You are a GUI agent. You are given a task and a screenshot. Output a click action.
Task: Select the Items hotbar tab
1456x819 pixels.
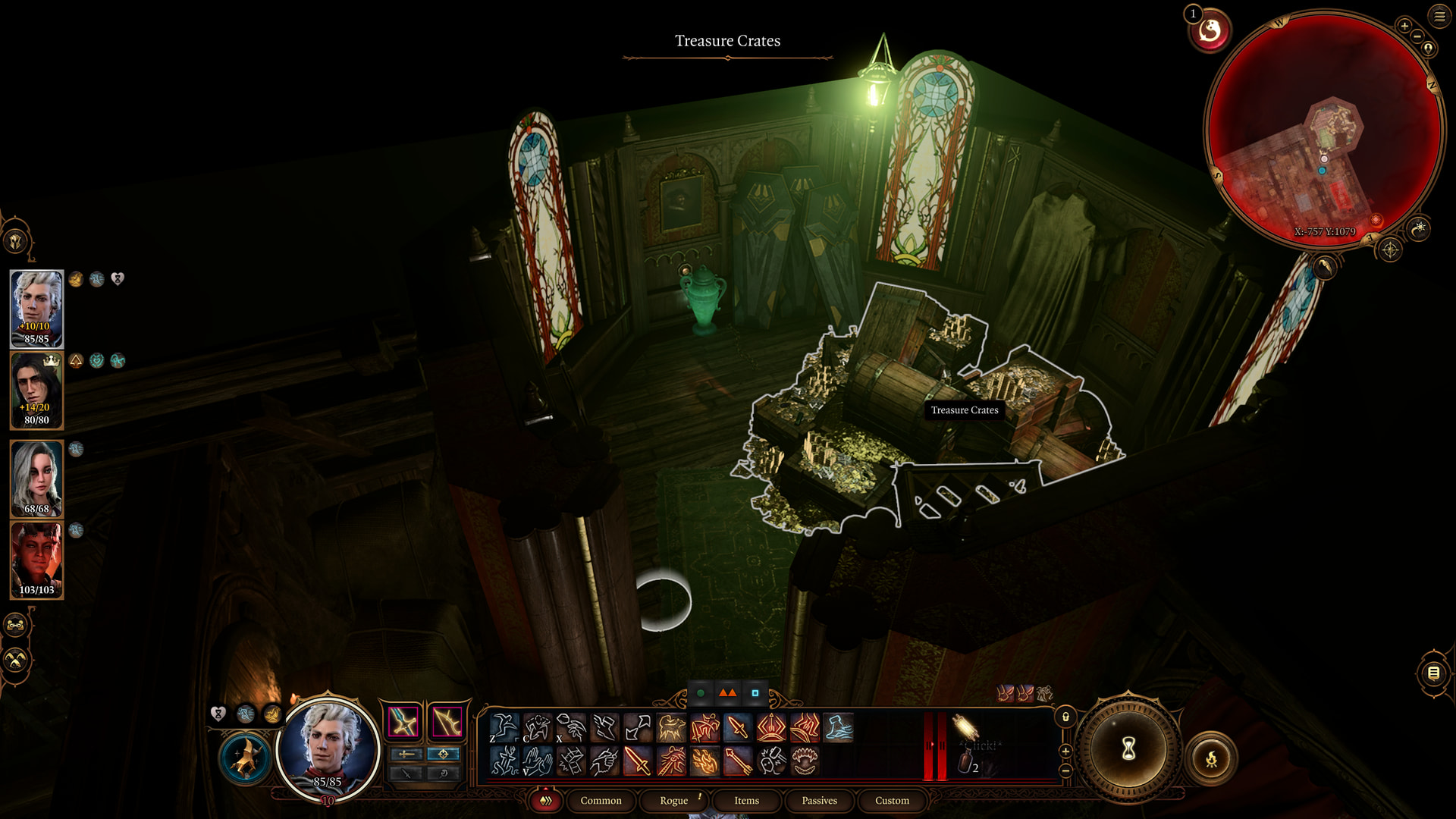pyautogui.click(x=746, y=800)
